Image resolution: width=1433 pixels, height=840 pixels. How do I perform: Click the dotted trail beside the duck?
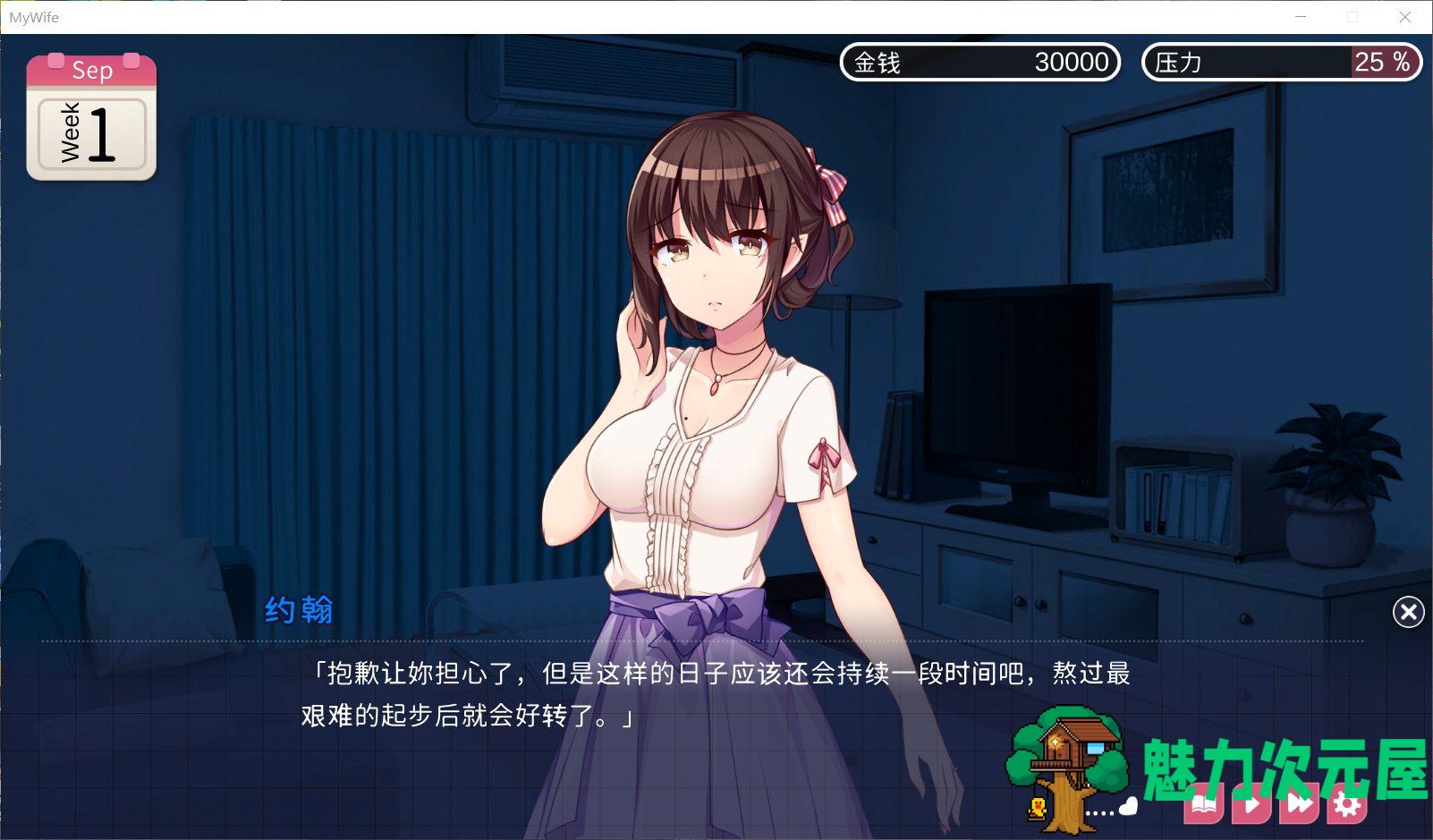1098,812
